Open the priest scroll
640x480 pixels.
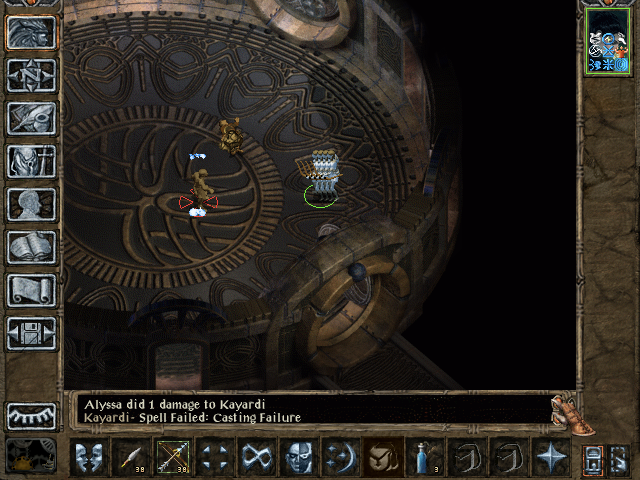click(32, 290)
